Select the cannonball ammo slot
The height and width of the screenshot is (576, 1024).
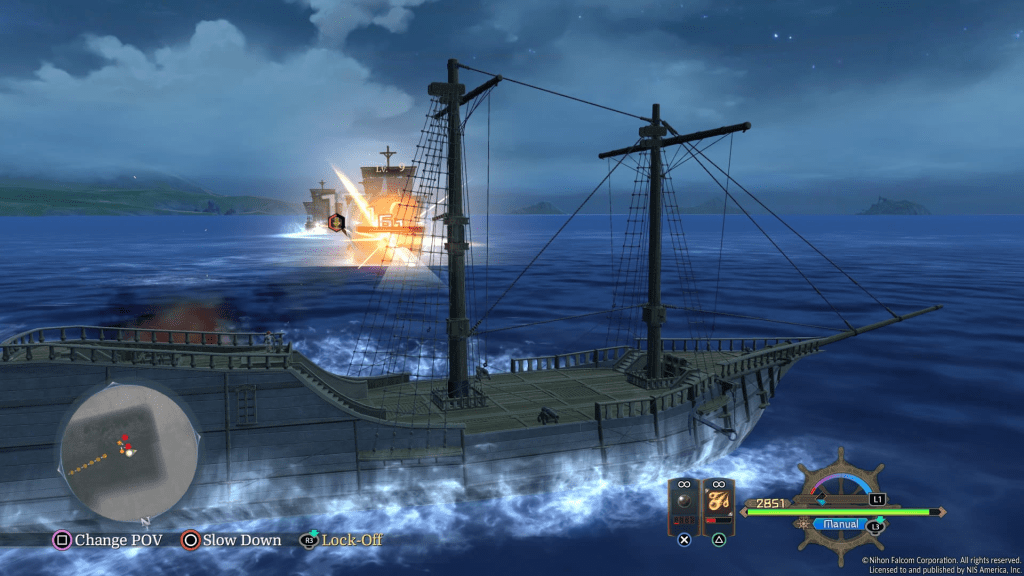(x=685, y=505)
